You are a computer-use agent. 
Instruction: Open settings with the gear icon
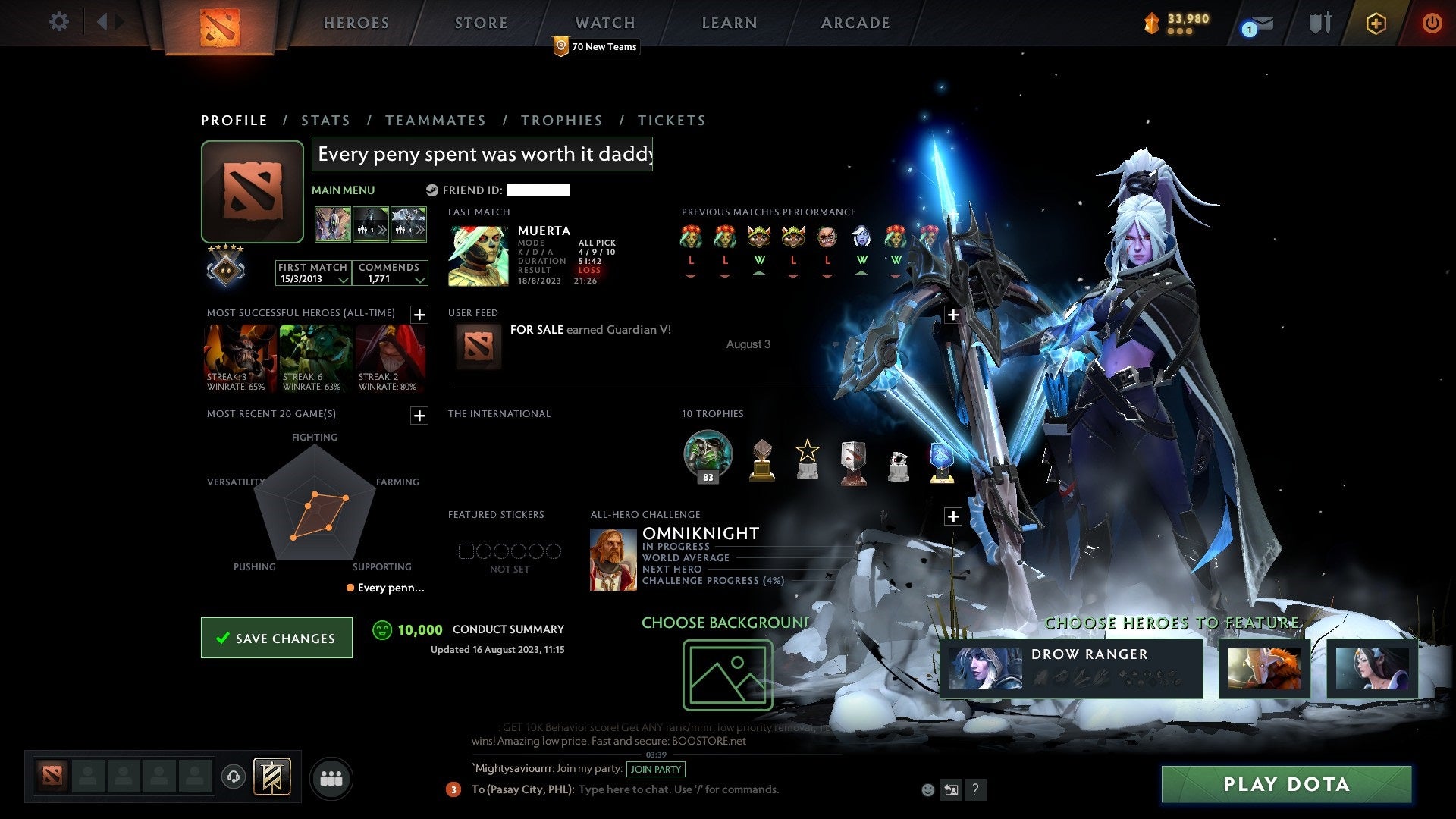58,22
